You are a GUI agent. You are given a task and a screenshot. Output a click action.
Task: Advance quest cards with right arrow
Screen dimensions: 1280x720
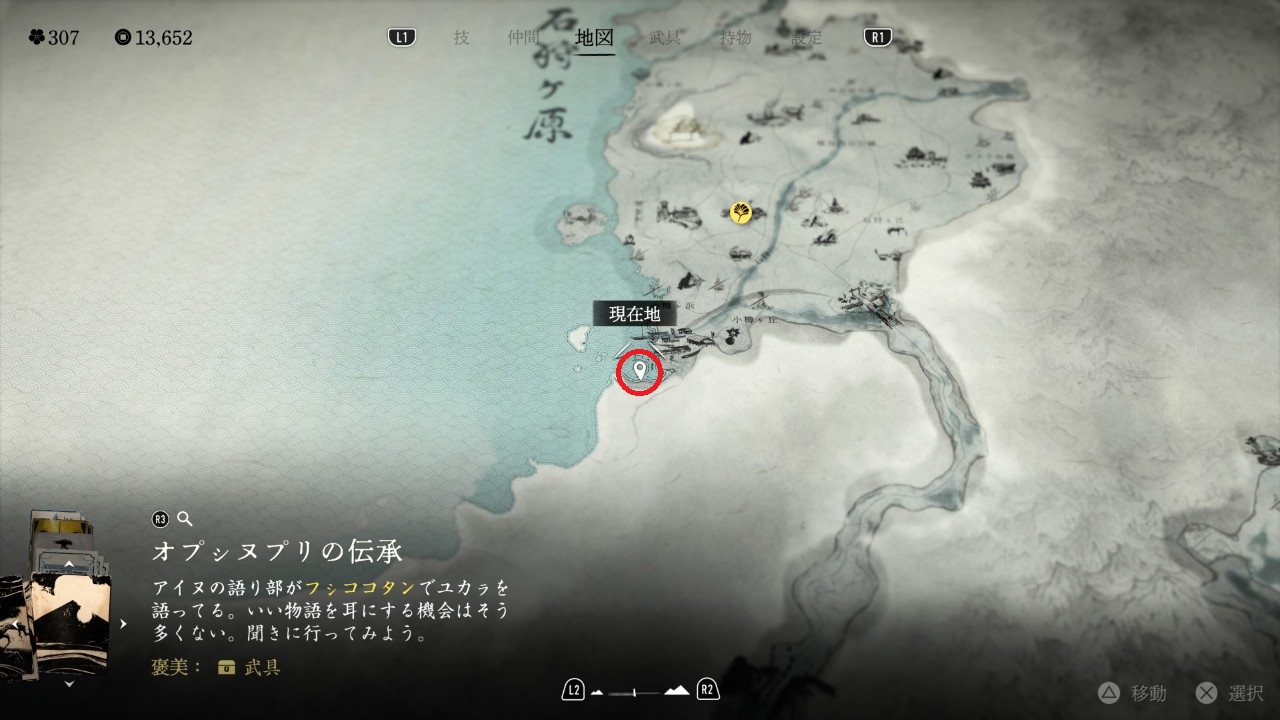click(x=124, y=624)
